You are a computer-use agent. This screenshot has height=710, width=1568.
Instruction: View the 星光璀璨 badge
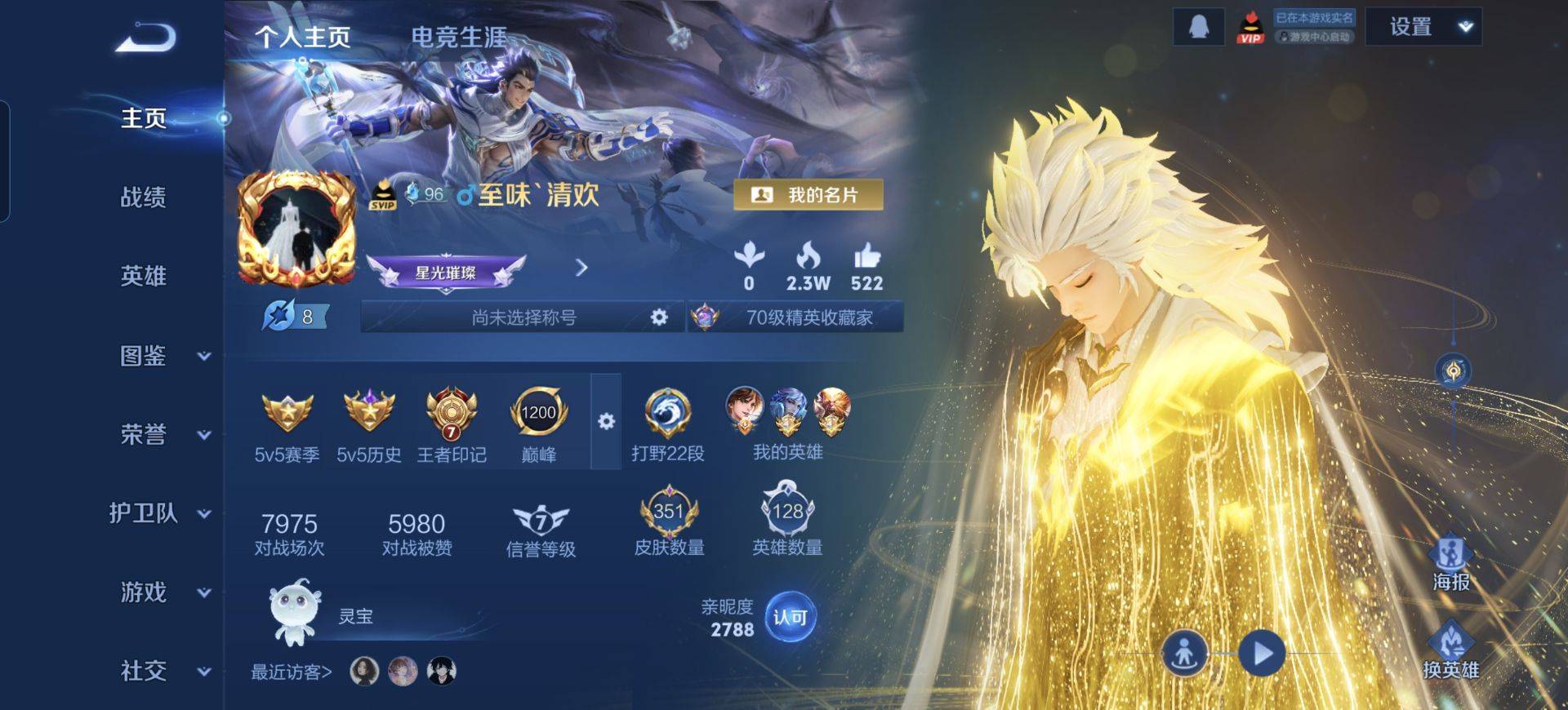tap(446, 272)
